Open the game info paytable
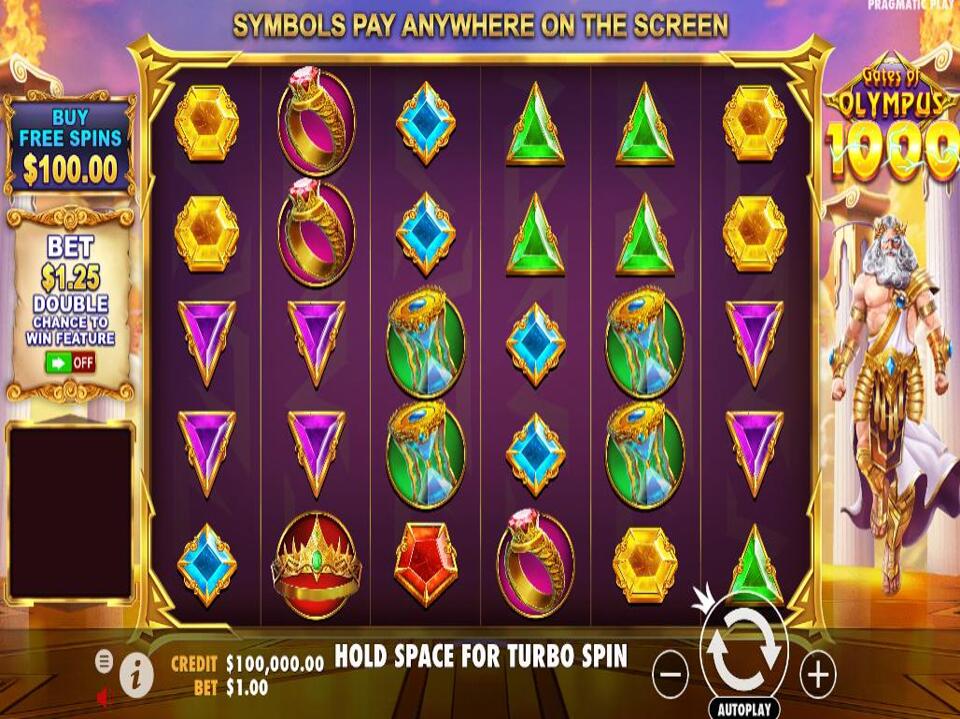The width and height of the screenshot is (960, 719). click(135, 678)
